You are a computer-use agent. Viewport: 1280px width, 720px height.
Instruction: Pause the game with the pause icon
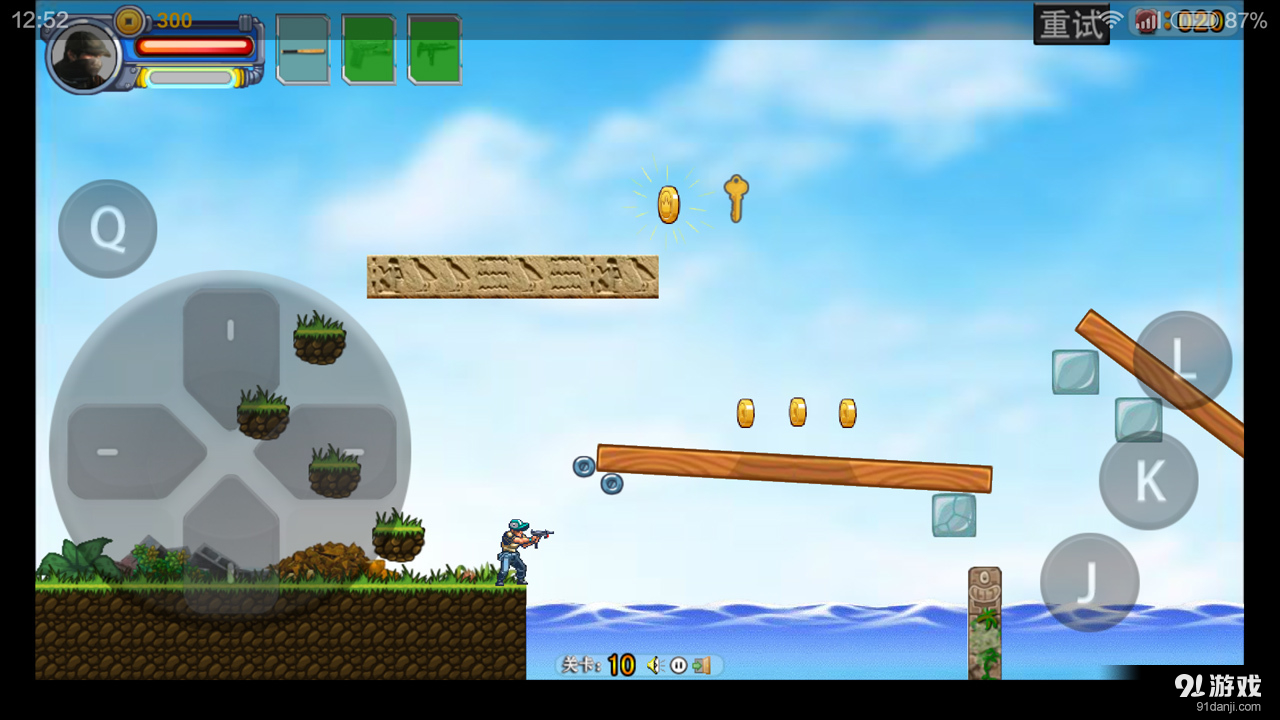click(x=679, y=665)
